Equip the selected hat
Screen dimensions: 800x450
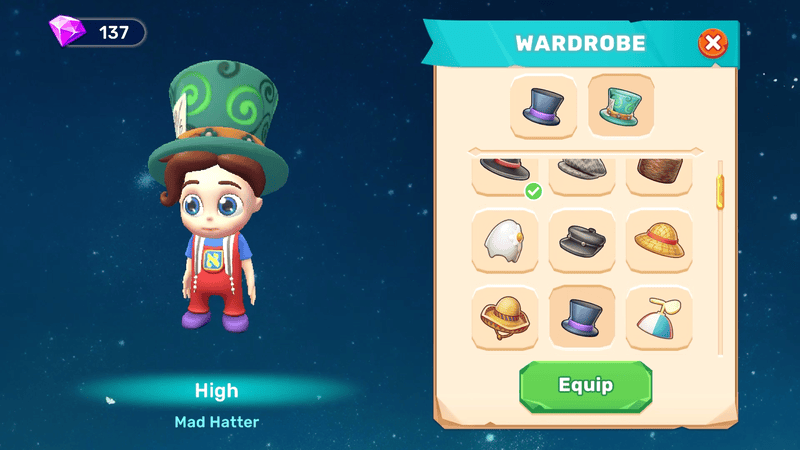[x=585, y=386]
